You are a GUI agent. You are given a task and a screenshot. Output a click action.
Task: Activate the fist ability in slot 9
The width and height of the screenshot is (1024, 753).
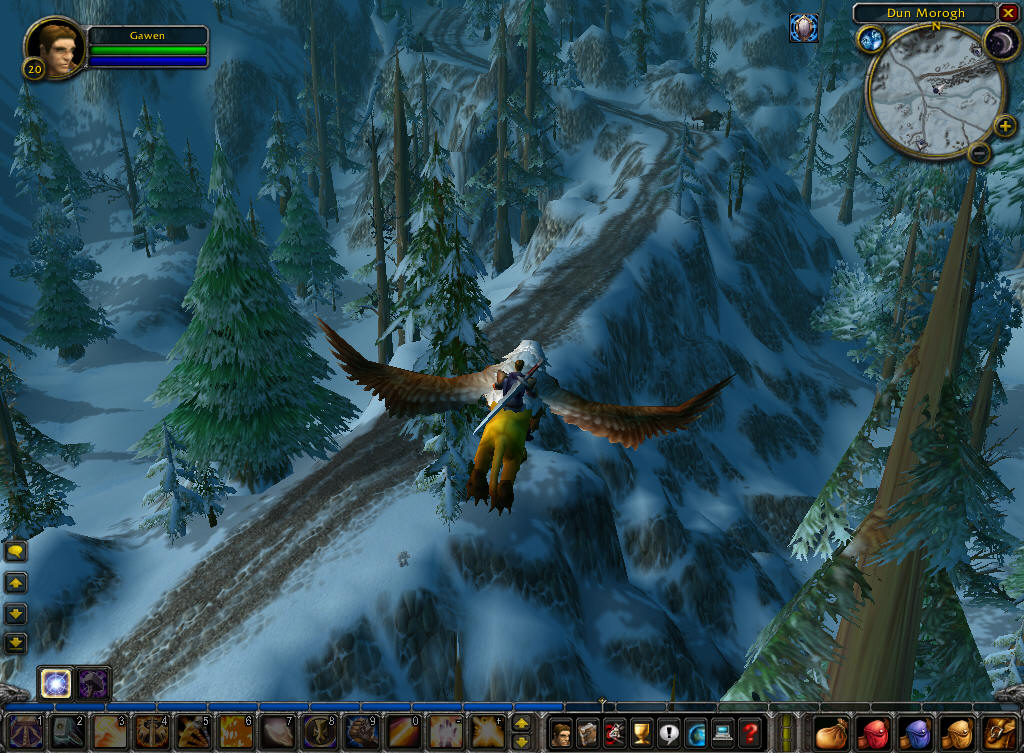coord(361,732)
